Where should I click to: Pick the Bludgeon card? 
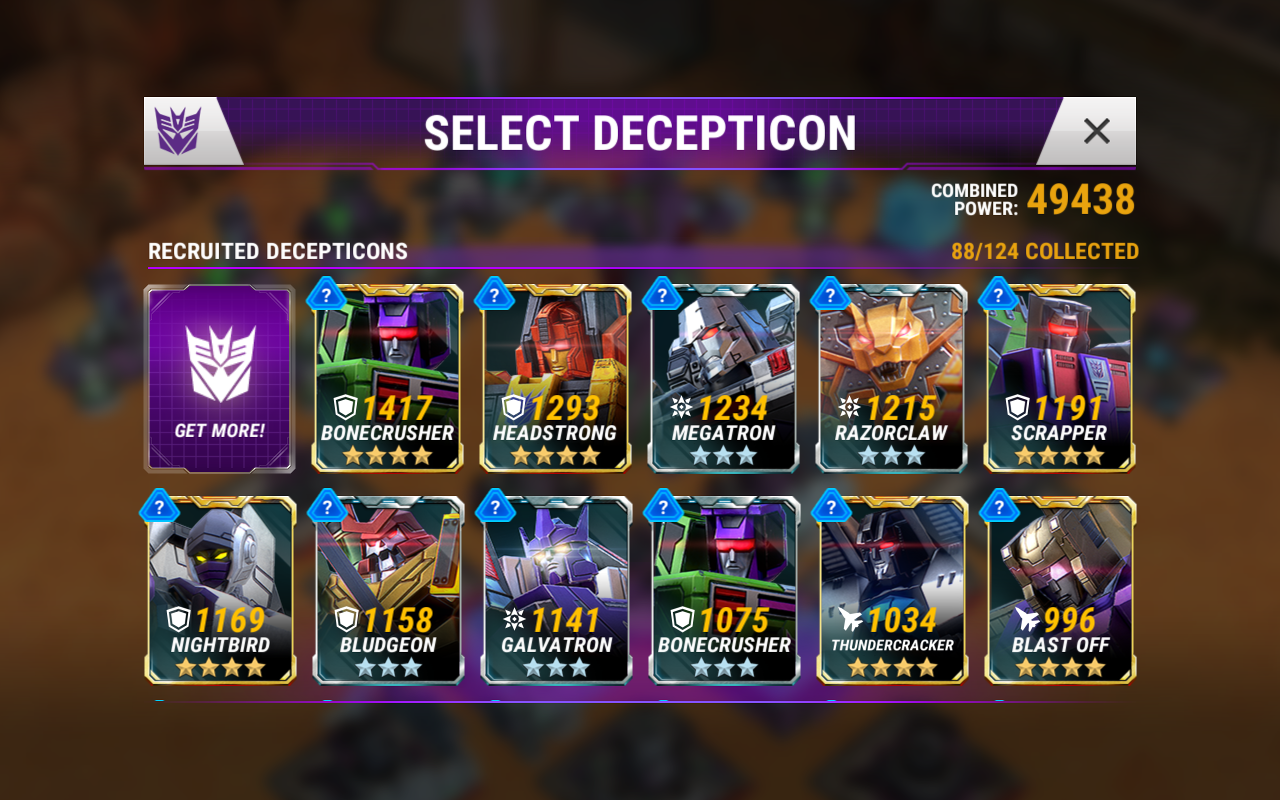[x=387, y=590]
